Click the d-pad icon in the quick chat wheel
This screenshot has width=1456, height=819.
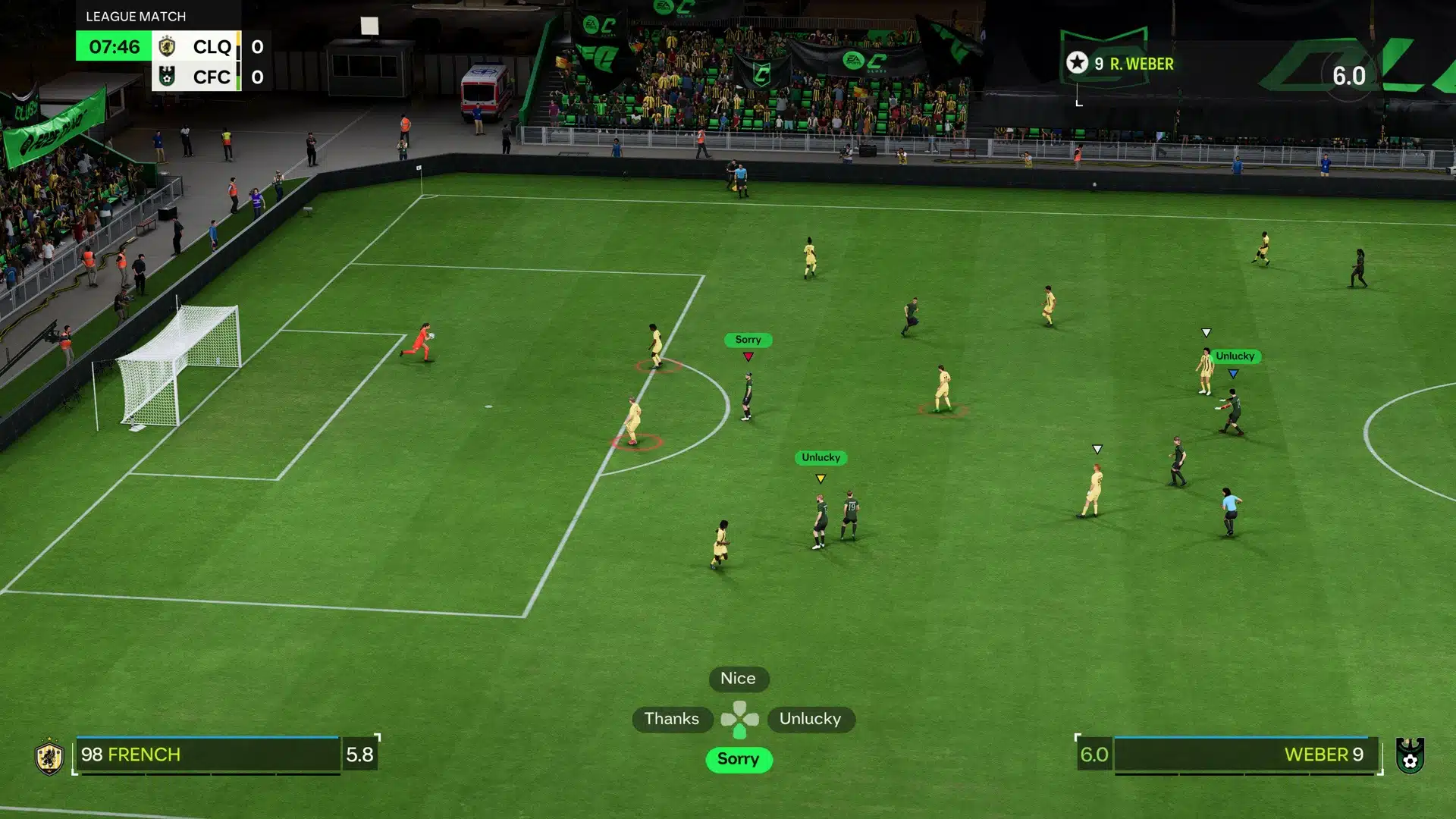click(739, 718)
